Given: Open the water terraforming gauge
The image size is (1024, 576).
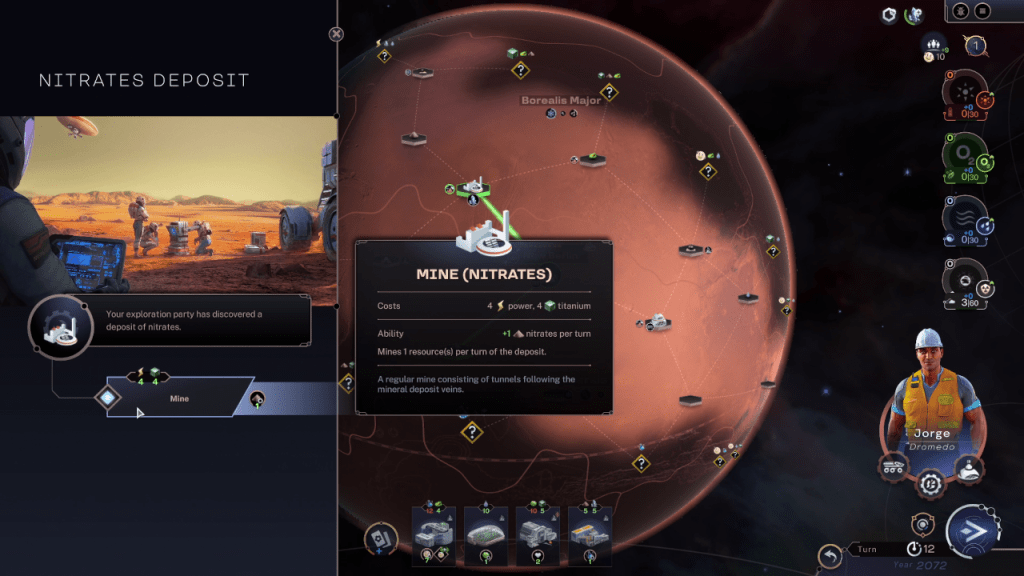Looking at the screenshot, I should tap(965, 219).
